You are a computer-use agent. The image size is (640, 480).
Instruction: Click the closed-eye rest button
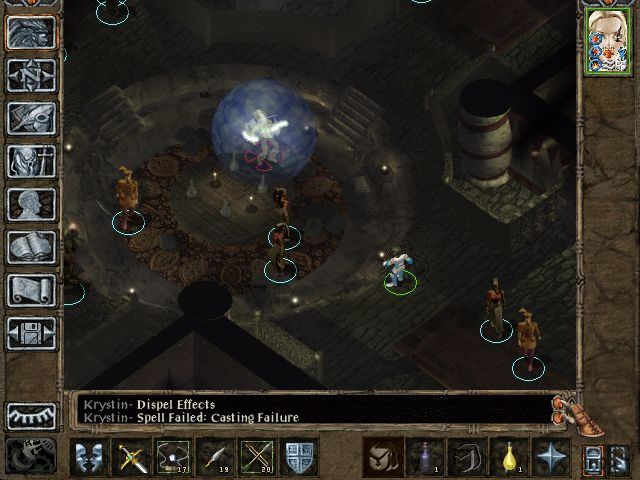[x=31, y=415]
